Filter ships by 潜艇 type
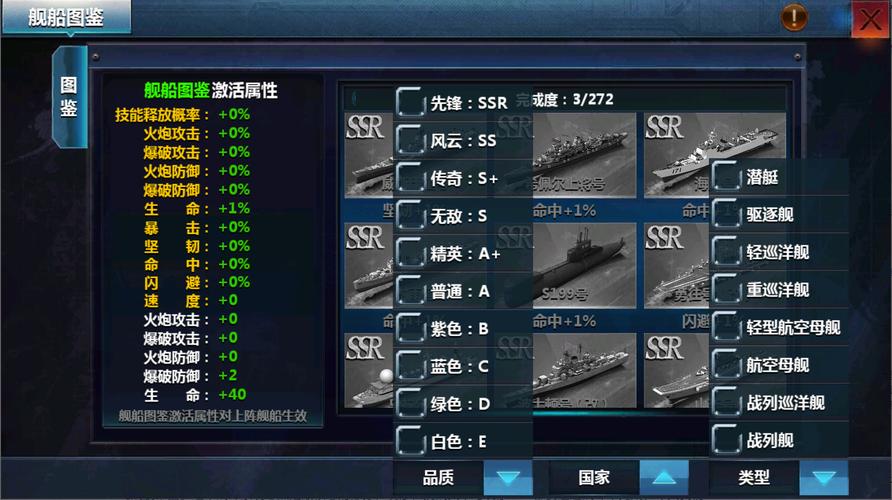The height and width of the screenshot is (500, 892). click(726, 177)
